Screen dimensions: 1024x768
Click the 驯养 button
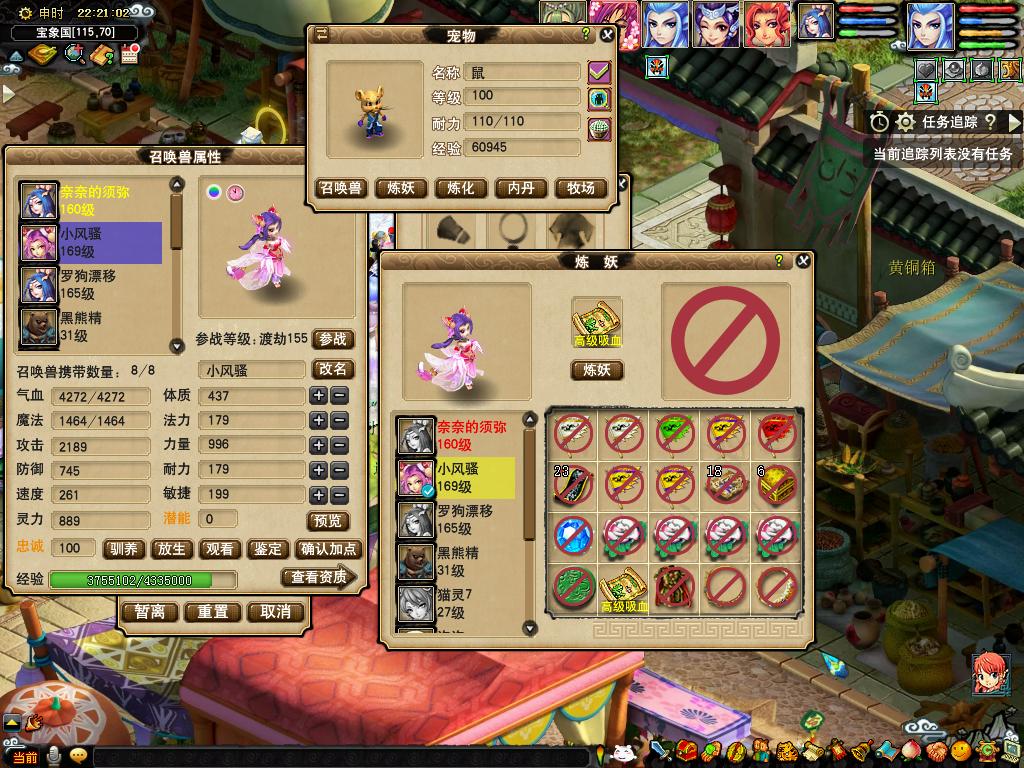(x=123, y=548)
